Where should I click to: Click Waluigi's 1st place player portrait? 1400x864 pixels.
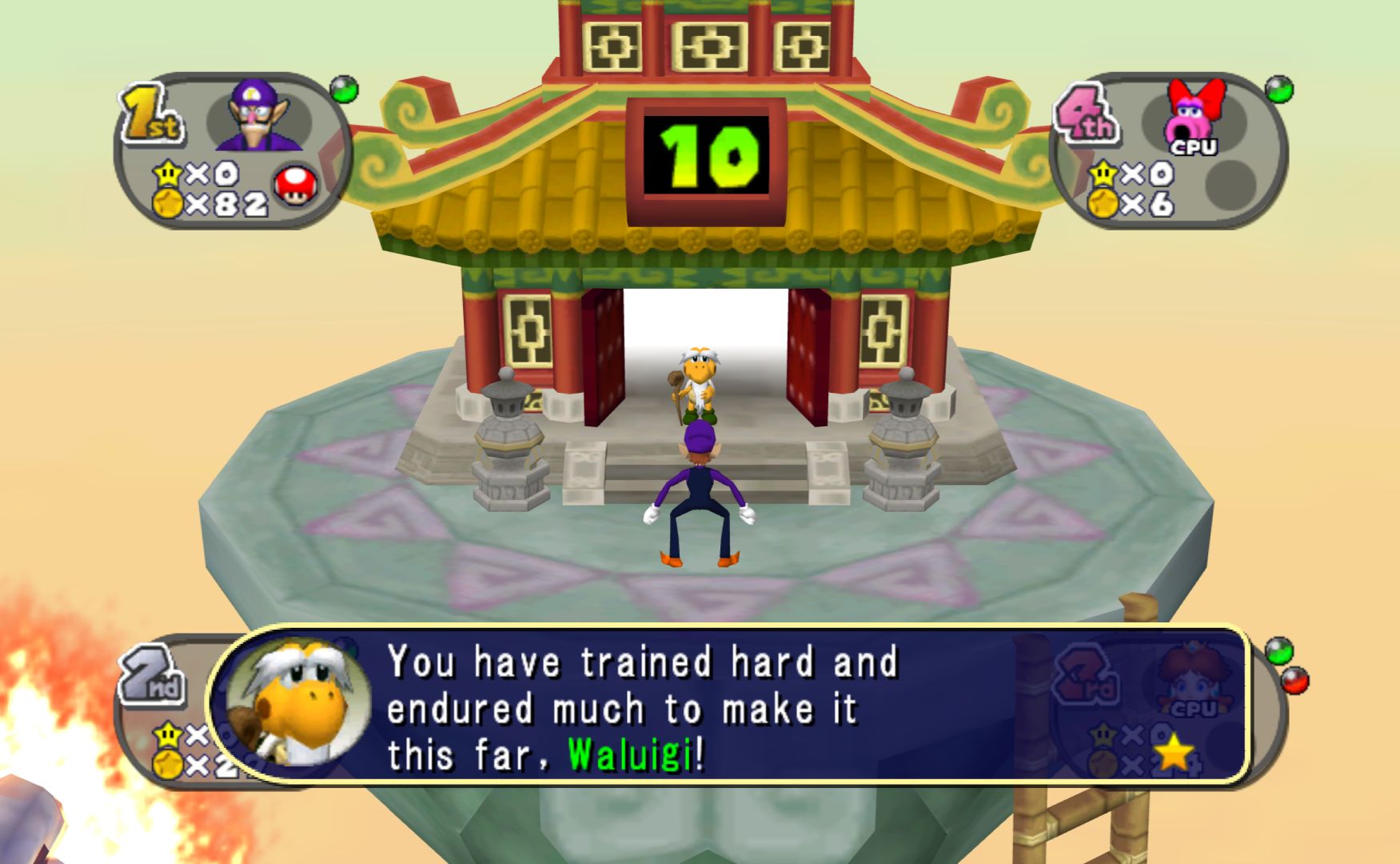tap(260, 116)
